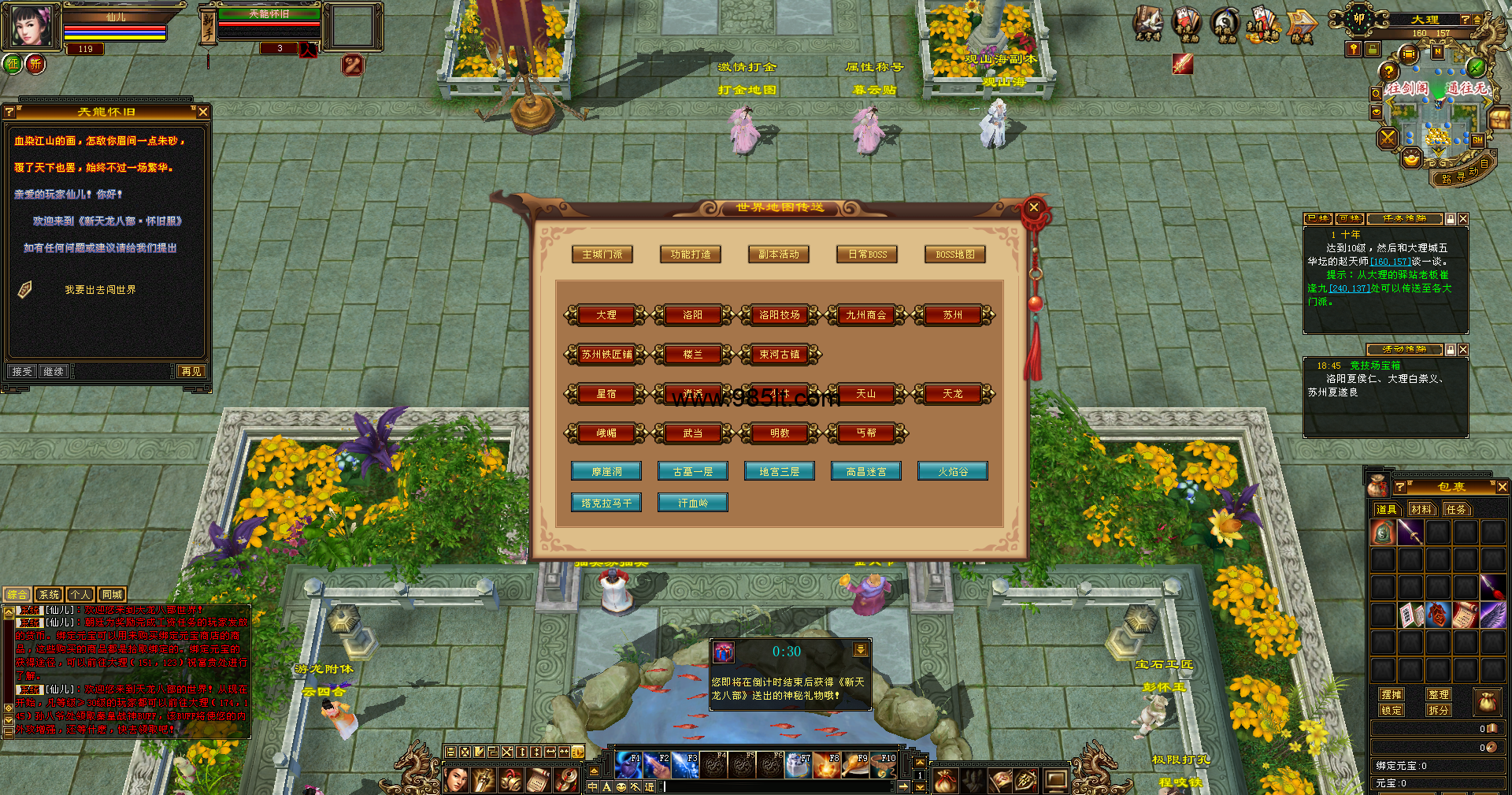Switch chat to the 系统 tab
Image resolution: width=1512 pixels, height=795 pixels.
click(49, 595)
